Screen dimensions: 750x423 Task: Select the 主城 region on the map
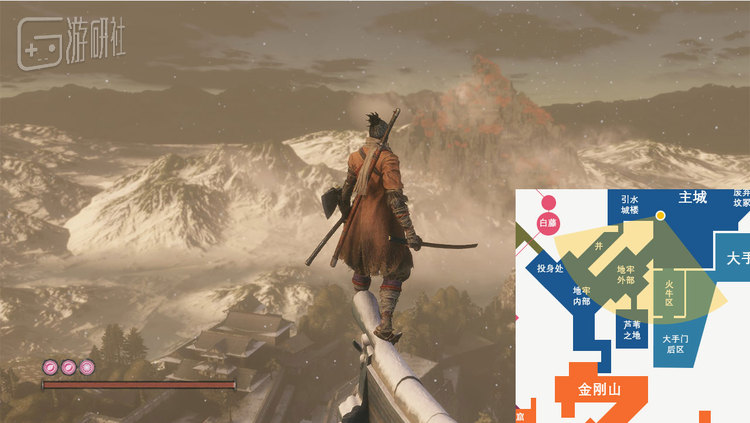coord(692,197)
